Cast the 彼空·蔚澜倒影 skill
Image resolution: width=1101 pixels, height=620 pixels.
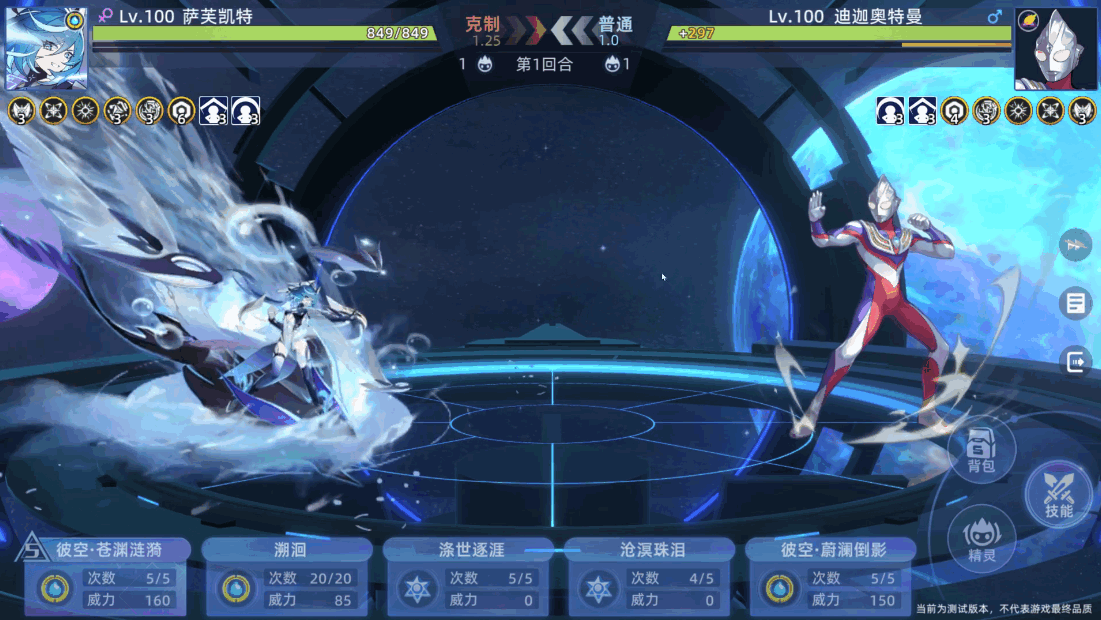830,577
